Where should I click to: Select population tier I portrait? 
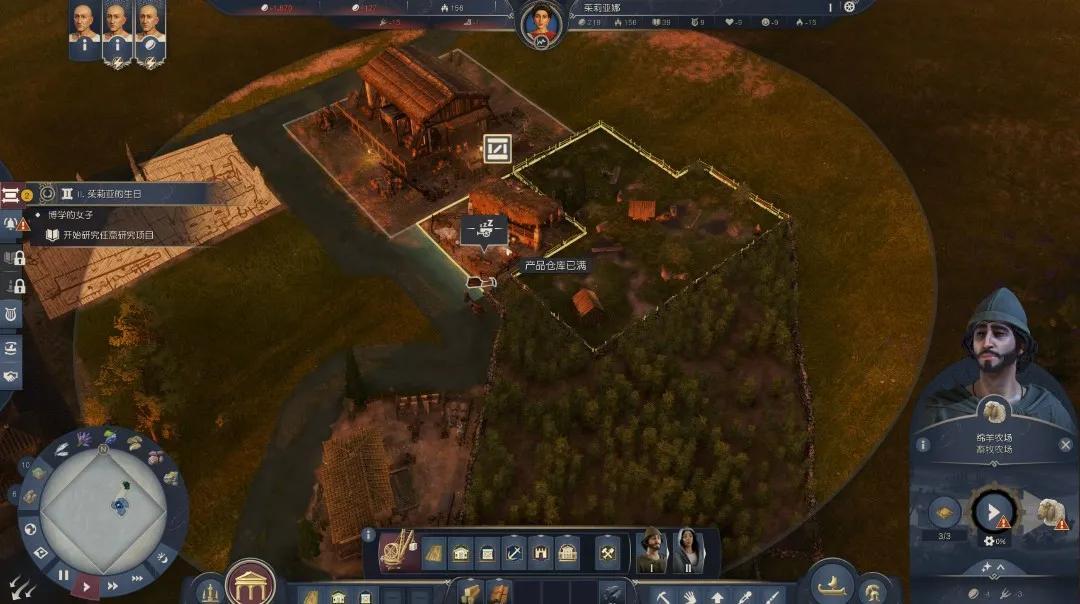(652, 550)
